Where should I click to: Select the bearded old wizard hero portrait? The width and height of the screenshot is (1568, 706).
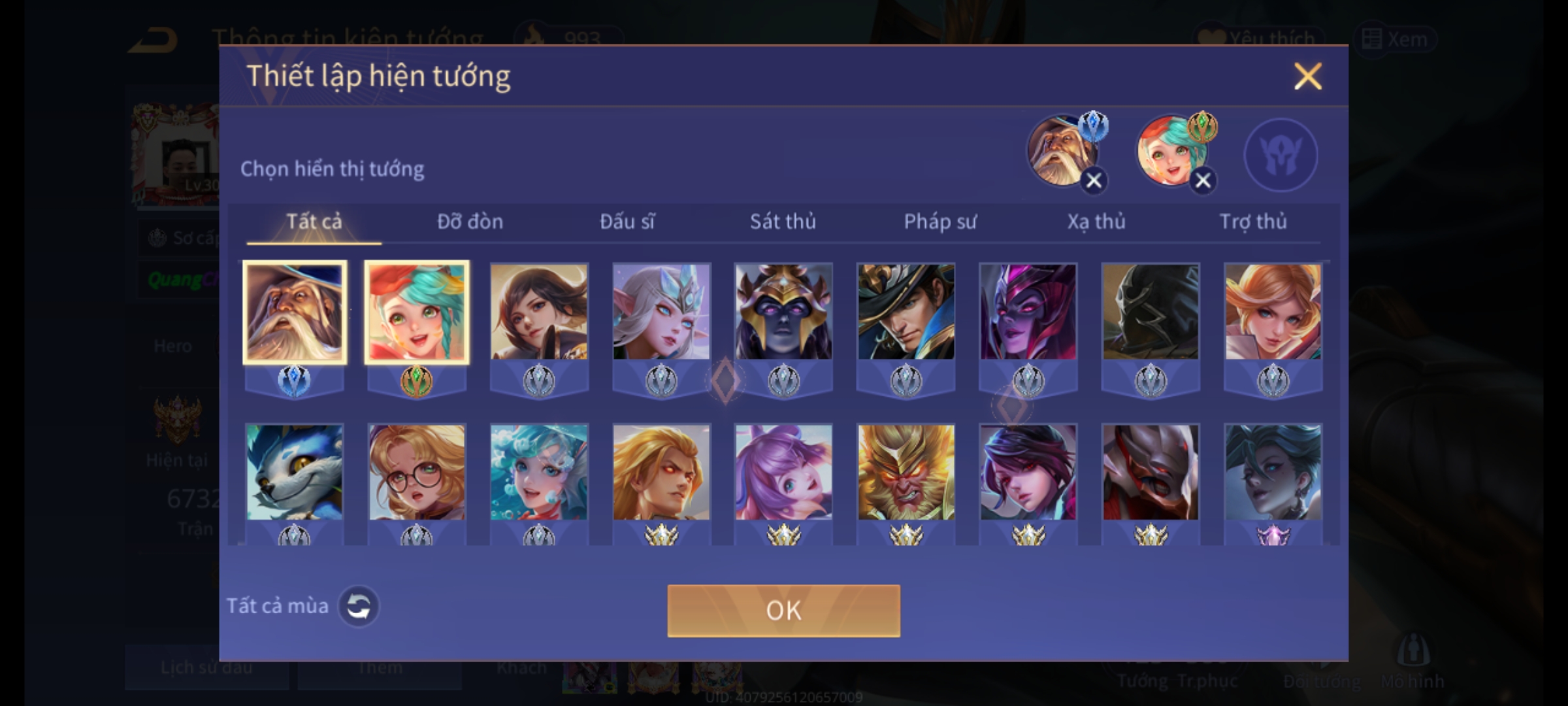pyautogui.click(x=295, y=312)
